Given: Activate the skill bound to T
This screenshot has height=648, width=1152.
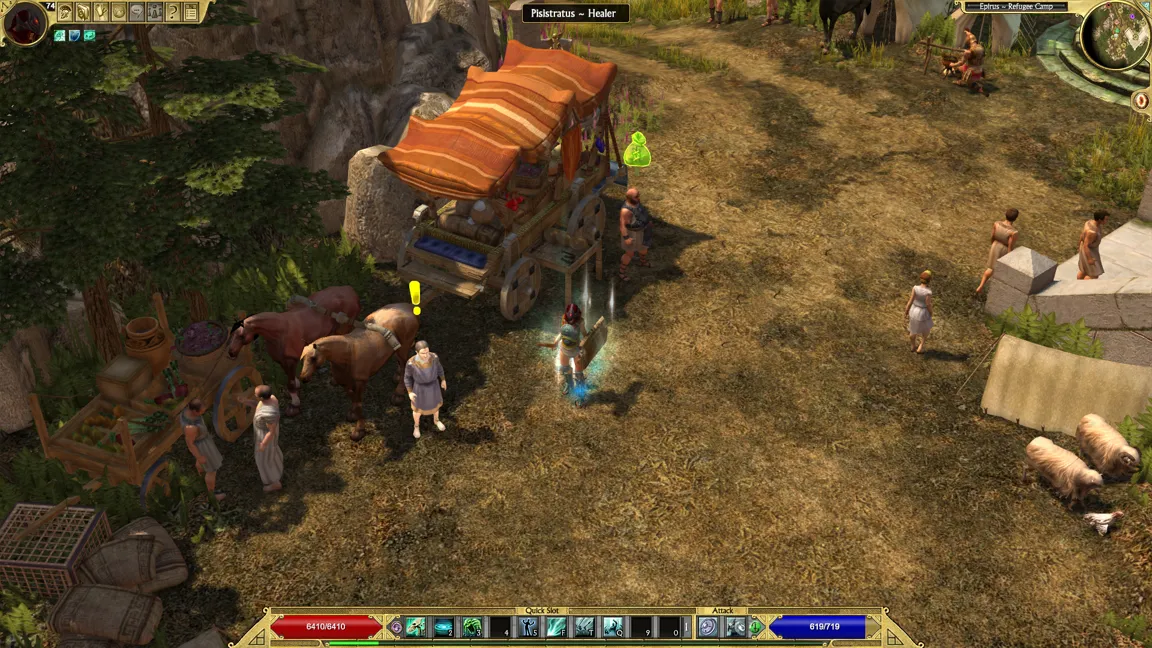Looking at the screenshot, I should click(x=585, y=627).
